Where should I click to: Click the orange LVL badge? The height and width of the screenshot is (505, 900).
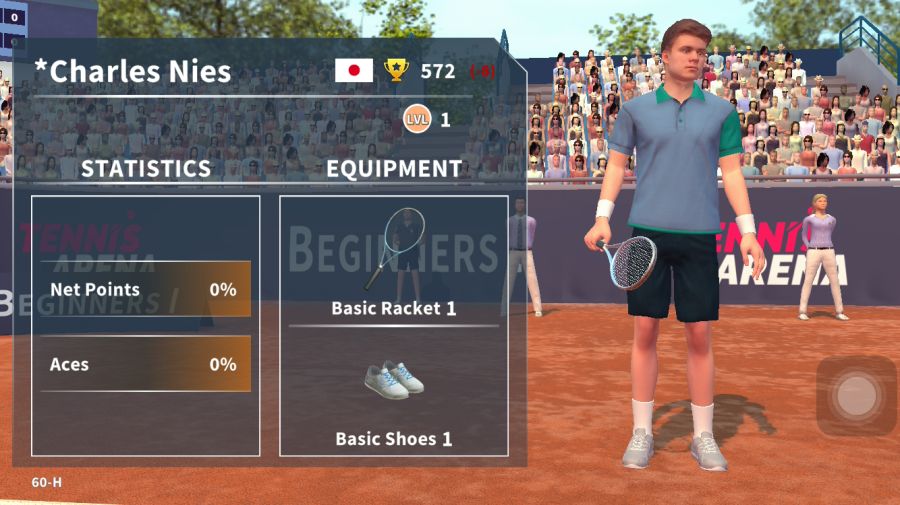[417, 120]
